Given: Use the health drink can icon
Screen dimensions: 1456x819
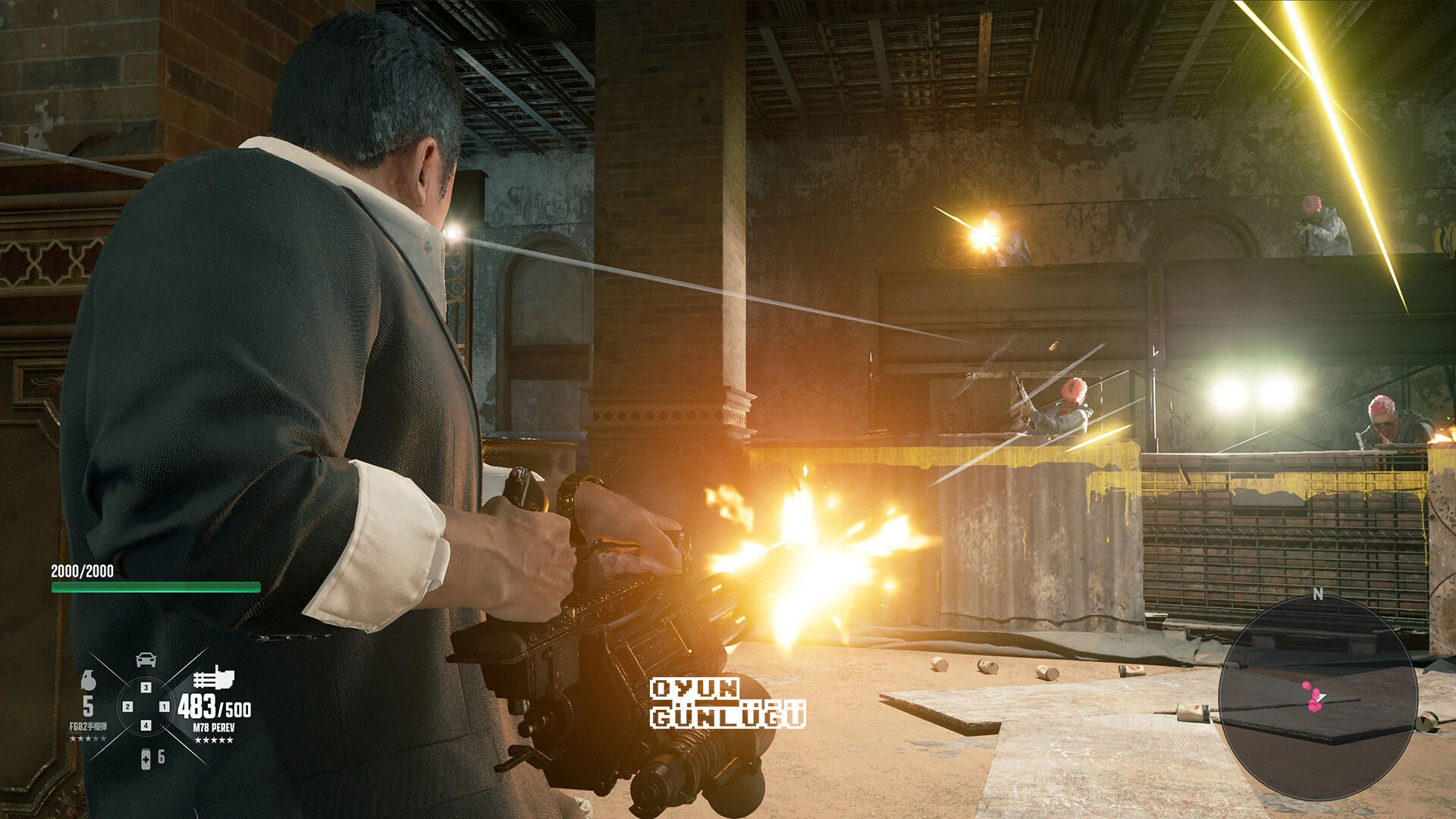Looking at the screenshot, I should pos(146,758).
